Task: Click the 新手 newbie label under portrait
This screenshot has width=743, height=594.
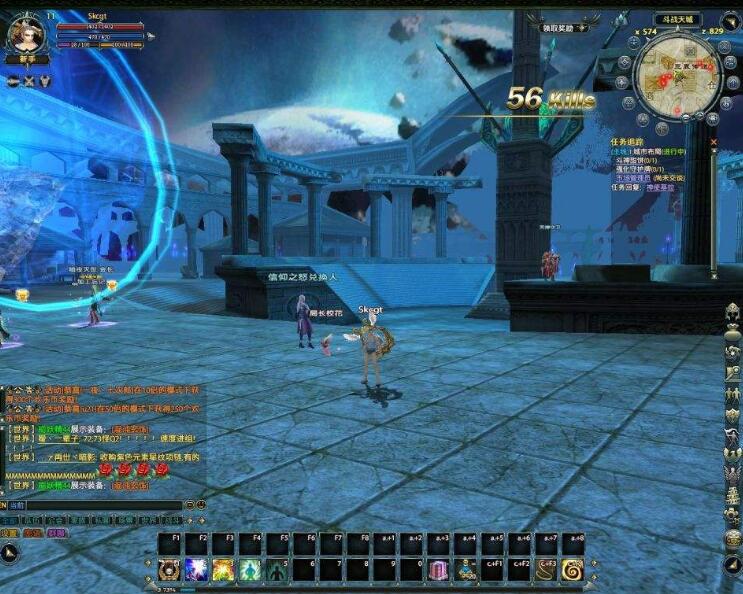Action: [27, 59]
